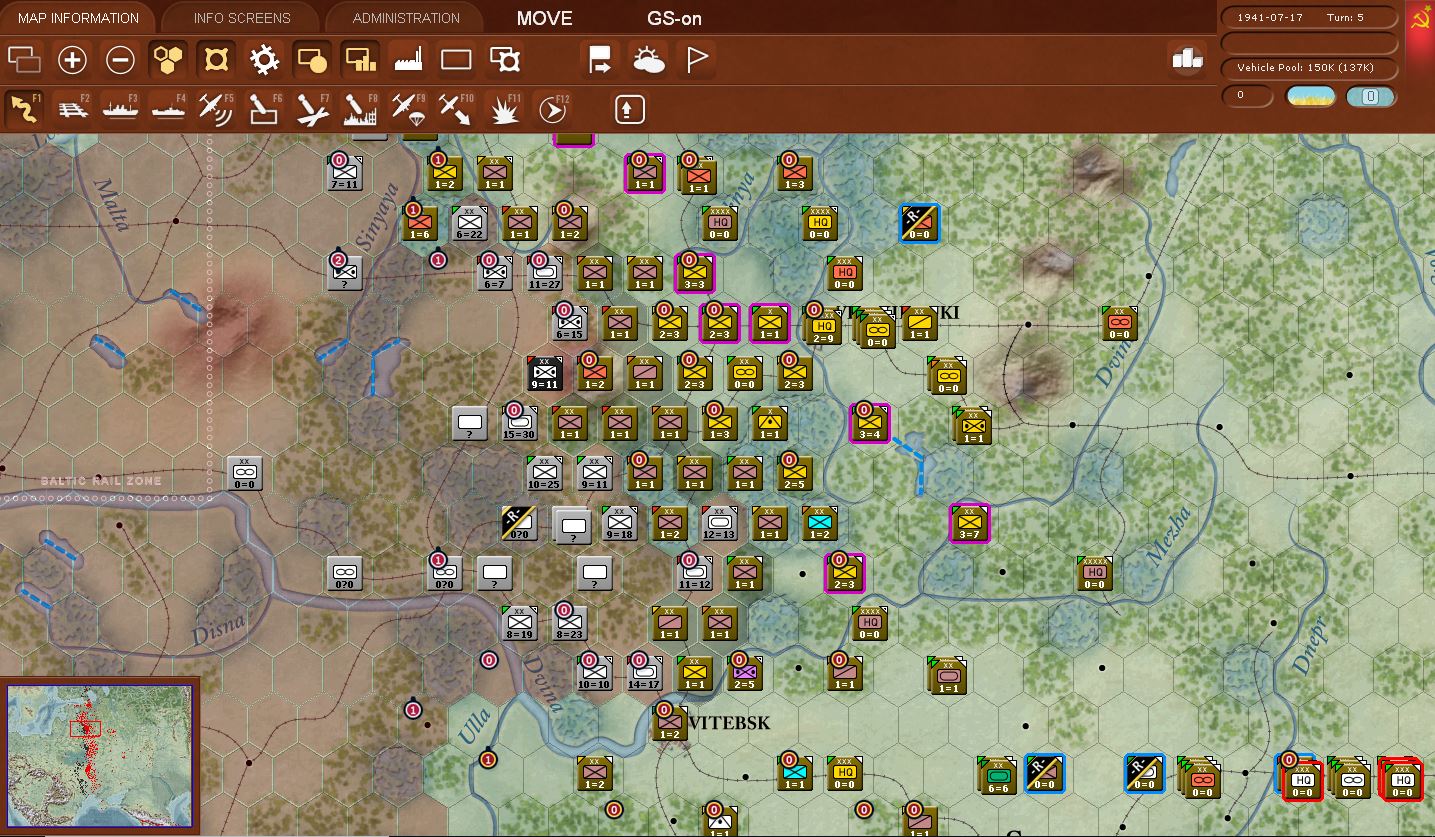Open the Commander's Report bar chart icon
Viewport: 1435px width, 837px height.
(1186, 59)
